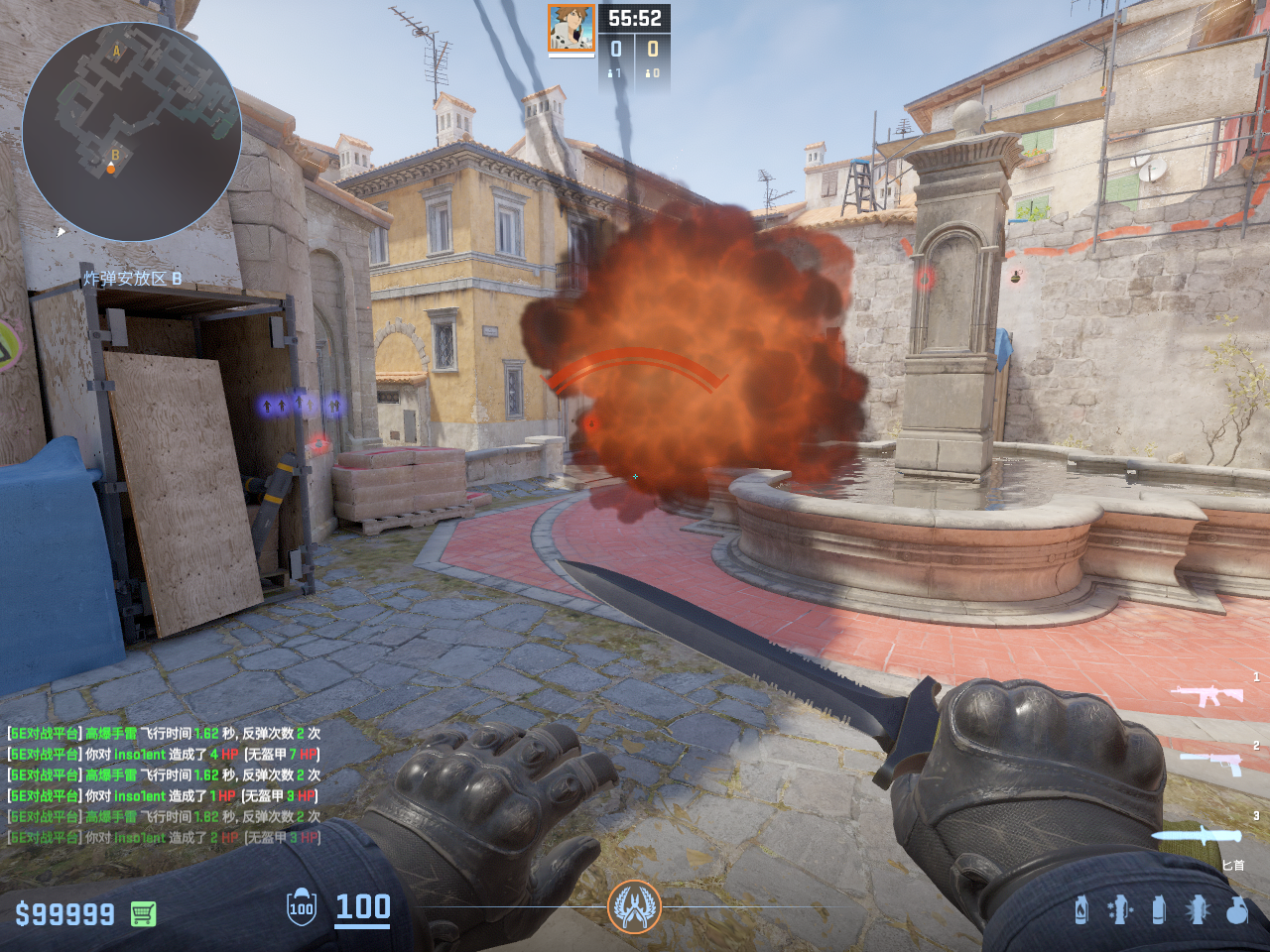Viewport: 1270px width, 952px height.
Task: Choose the HE grenade icon
Action: (x=1236, y=909)
